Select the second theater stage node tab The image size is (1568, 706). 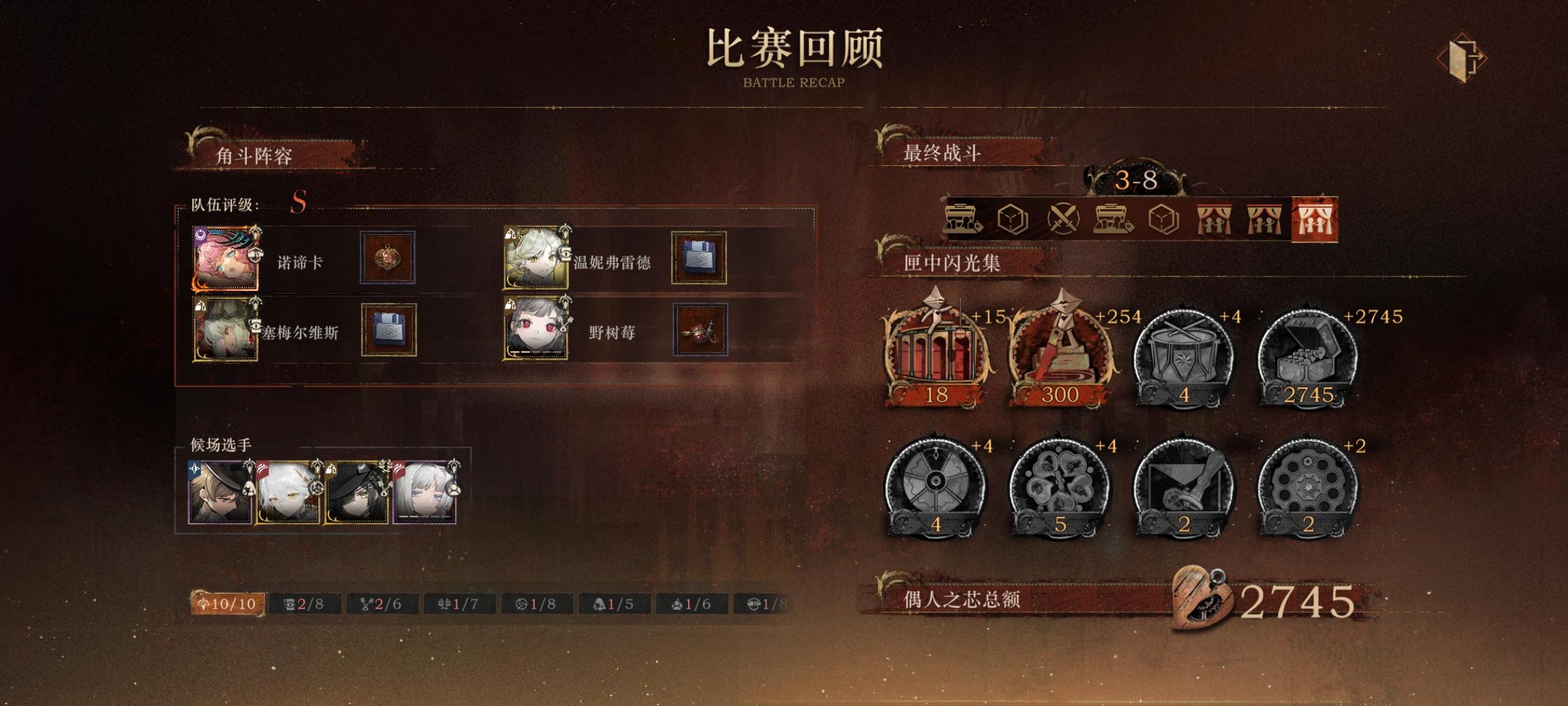tap(1264, 220)
